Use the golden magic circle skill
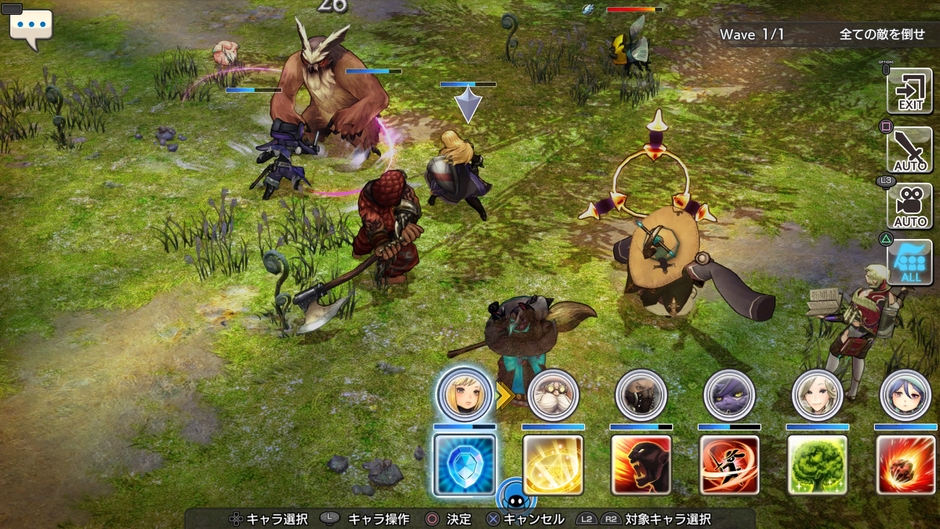The image size is (940, 529). pos(552,463)
